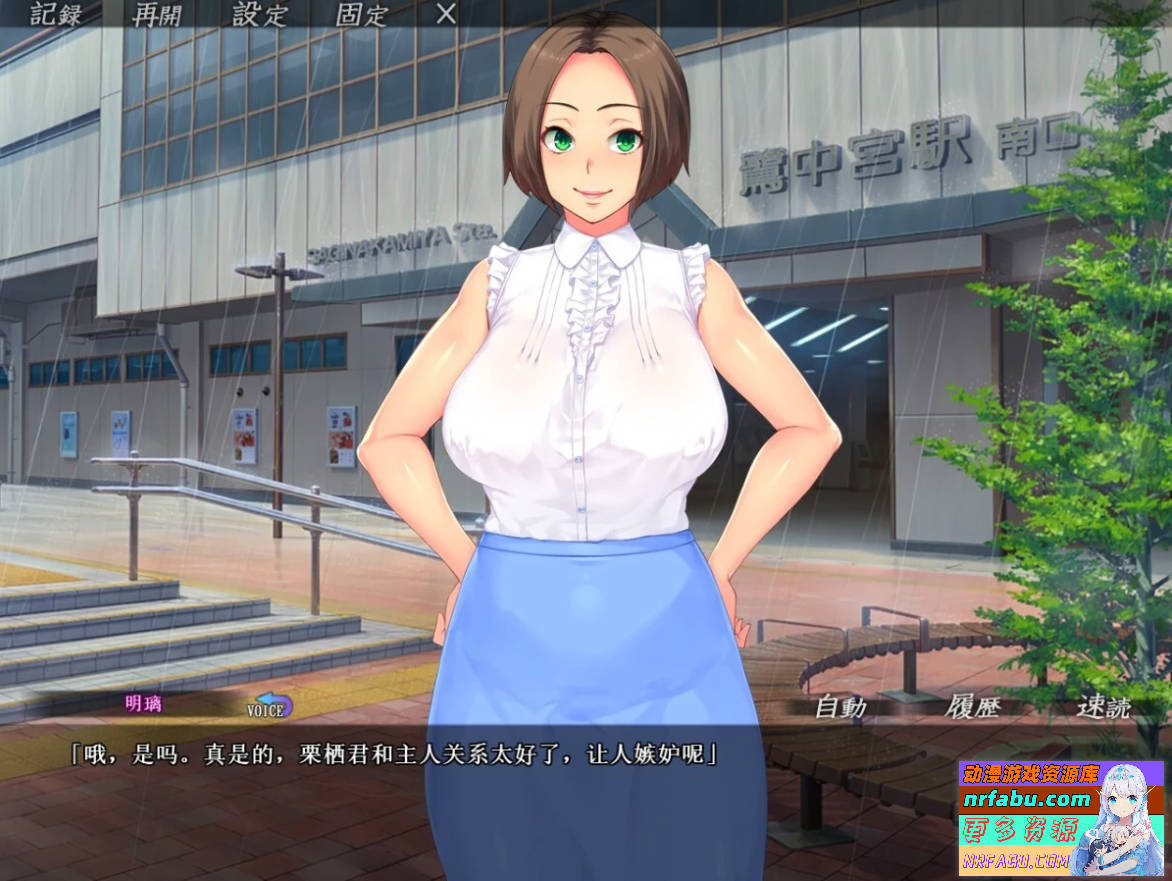Close the top menu bar with X

pos(447,14)
